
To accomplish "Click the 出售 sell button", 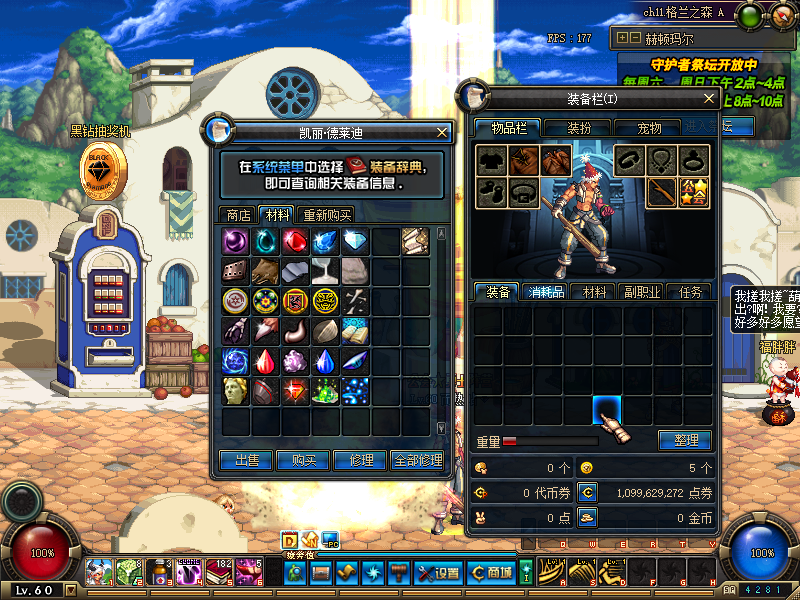I will [247, 460].
